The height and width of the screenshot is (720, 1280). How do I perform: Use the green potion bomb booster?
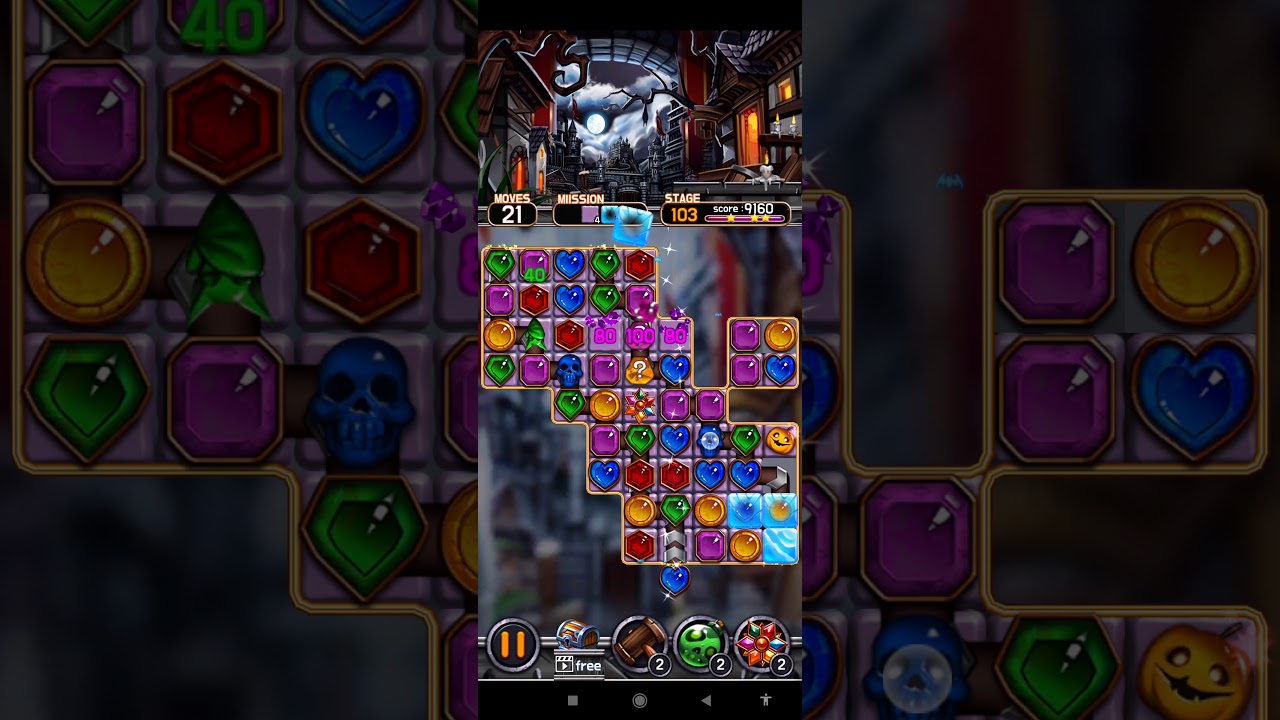(700, 643)
